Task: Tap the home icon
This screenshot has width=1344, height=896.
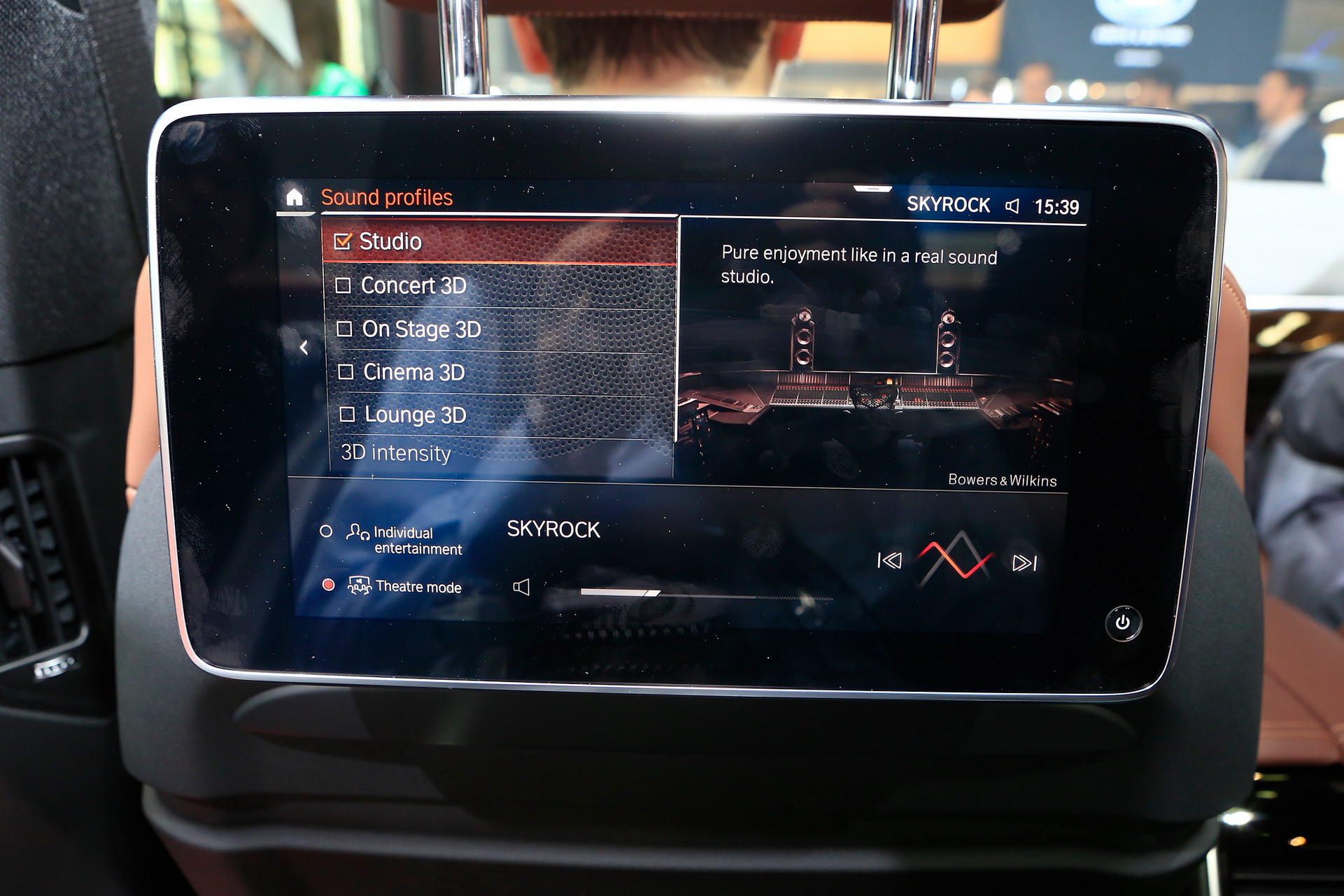Action: 295,198
